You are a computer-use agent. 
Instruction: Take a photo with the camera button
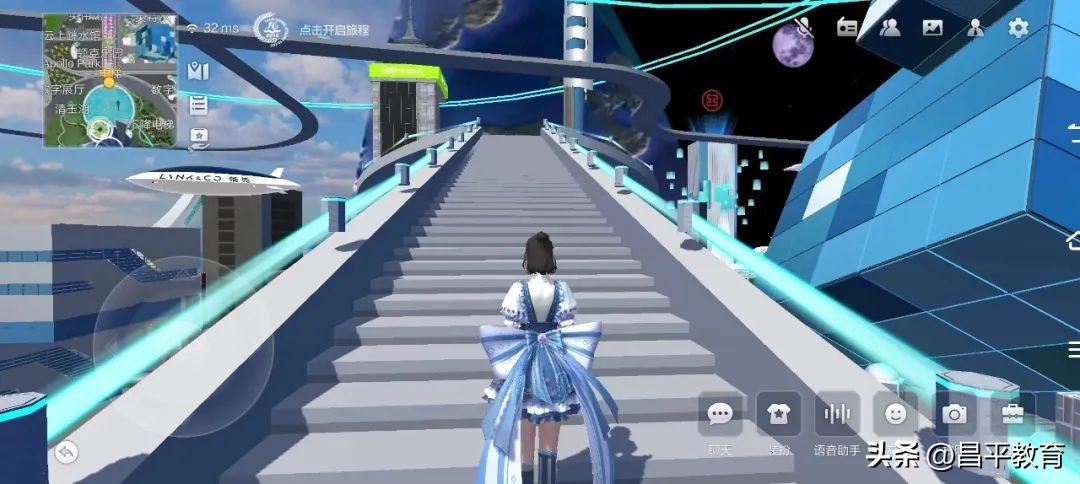pos(955,413)
